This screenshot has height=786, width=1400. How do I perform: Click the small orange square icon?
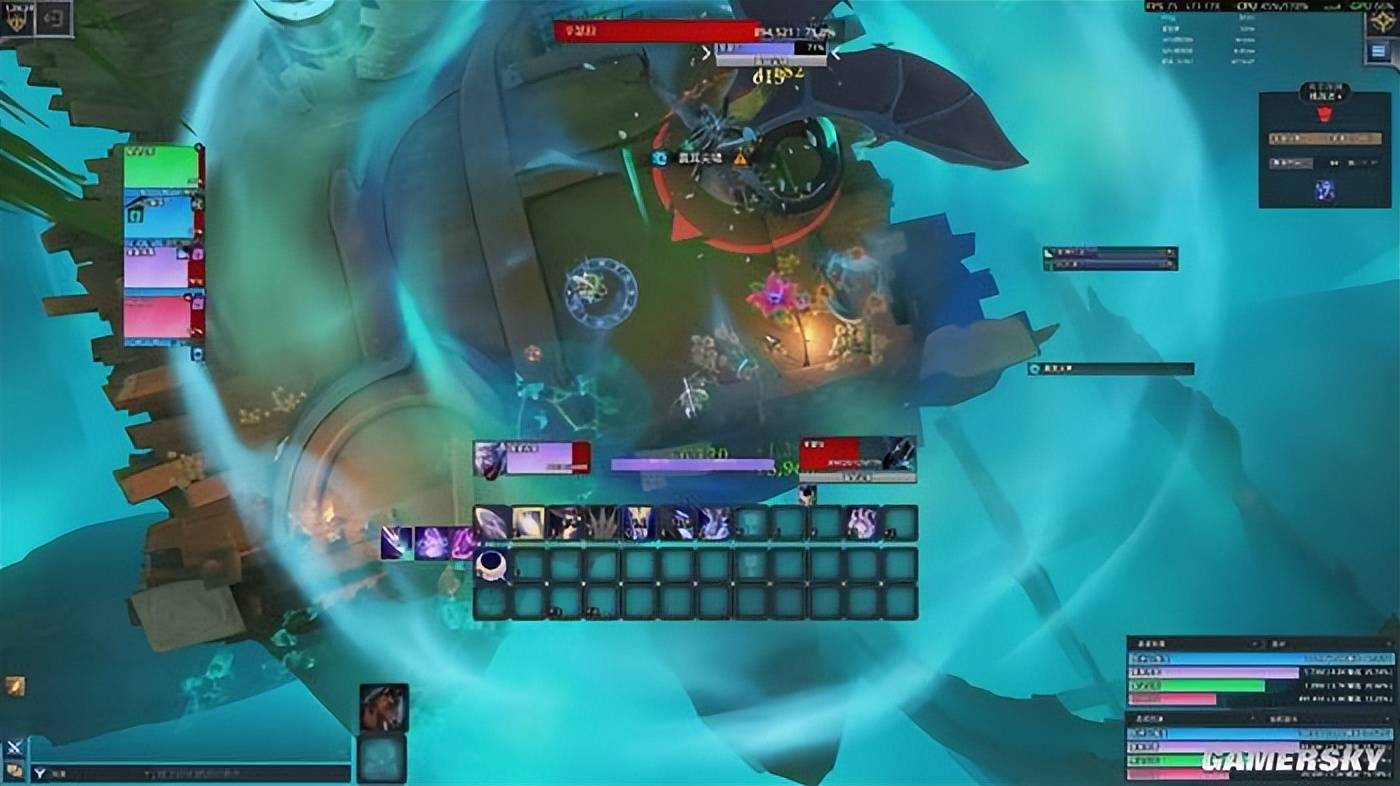click(x=14, y=685)
